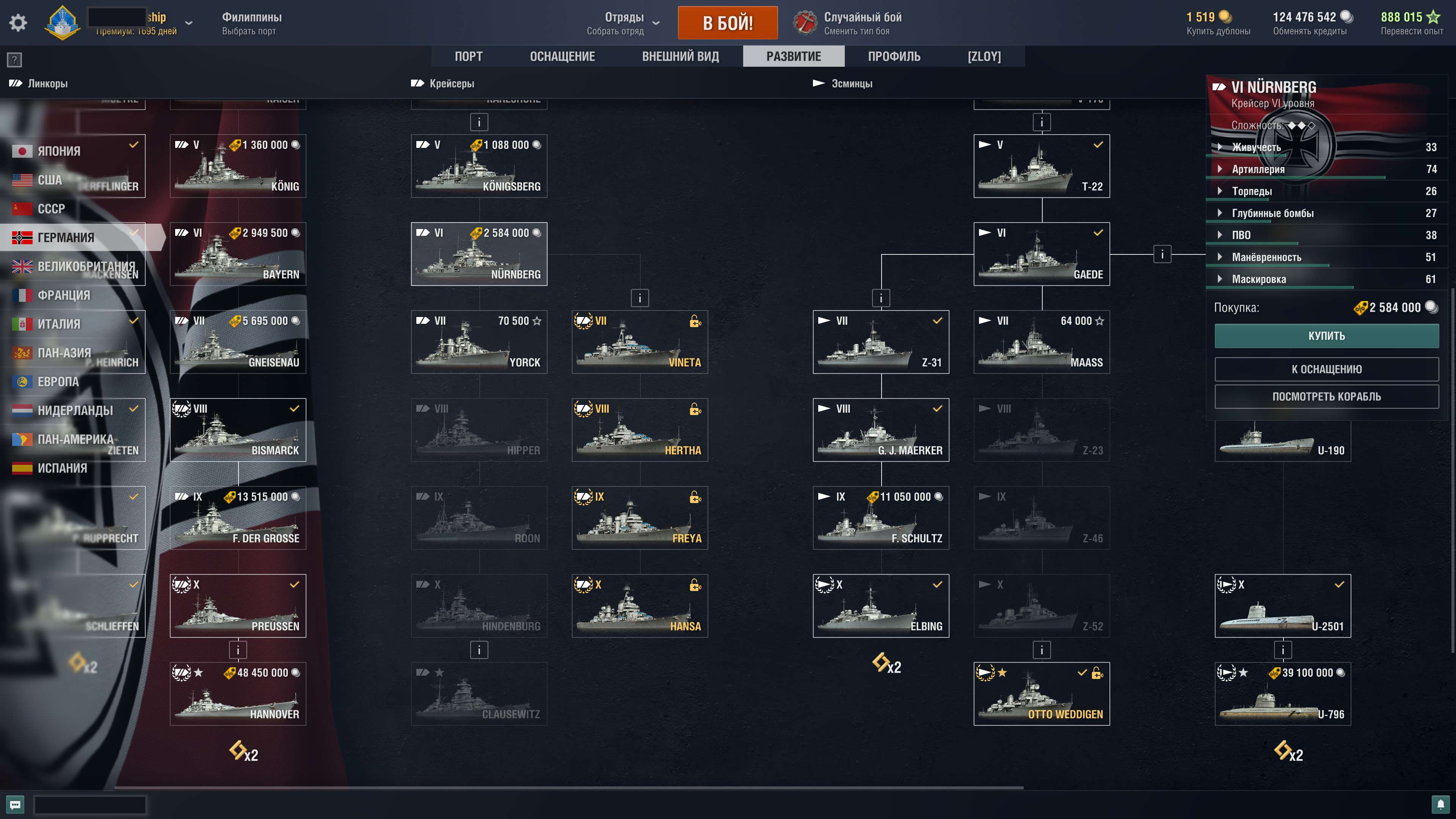Click the notification bell in bottom right
This screenshot has height=819, width=1456.
click(x=1441, y=804)
